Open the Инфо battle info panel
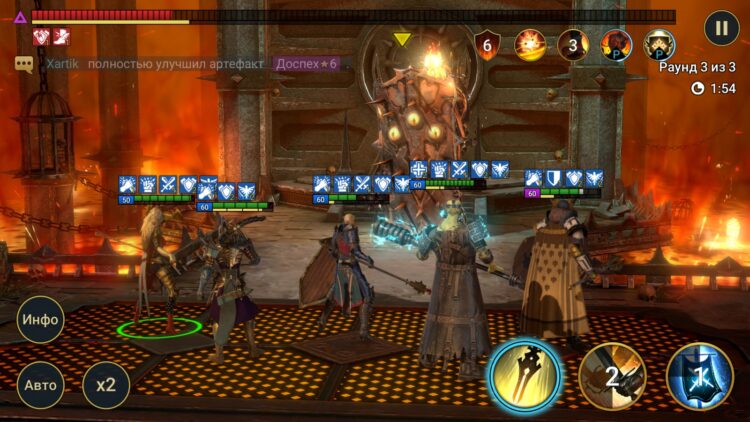Screen dimensions: 750x422 point(41,321)
